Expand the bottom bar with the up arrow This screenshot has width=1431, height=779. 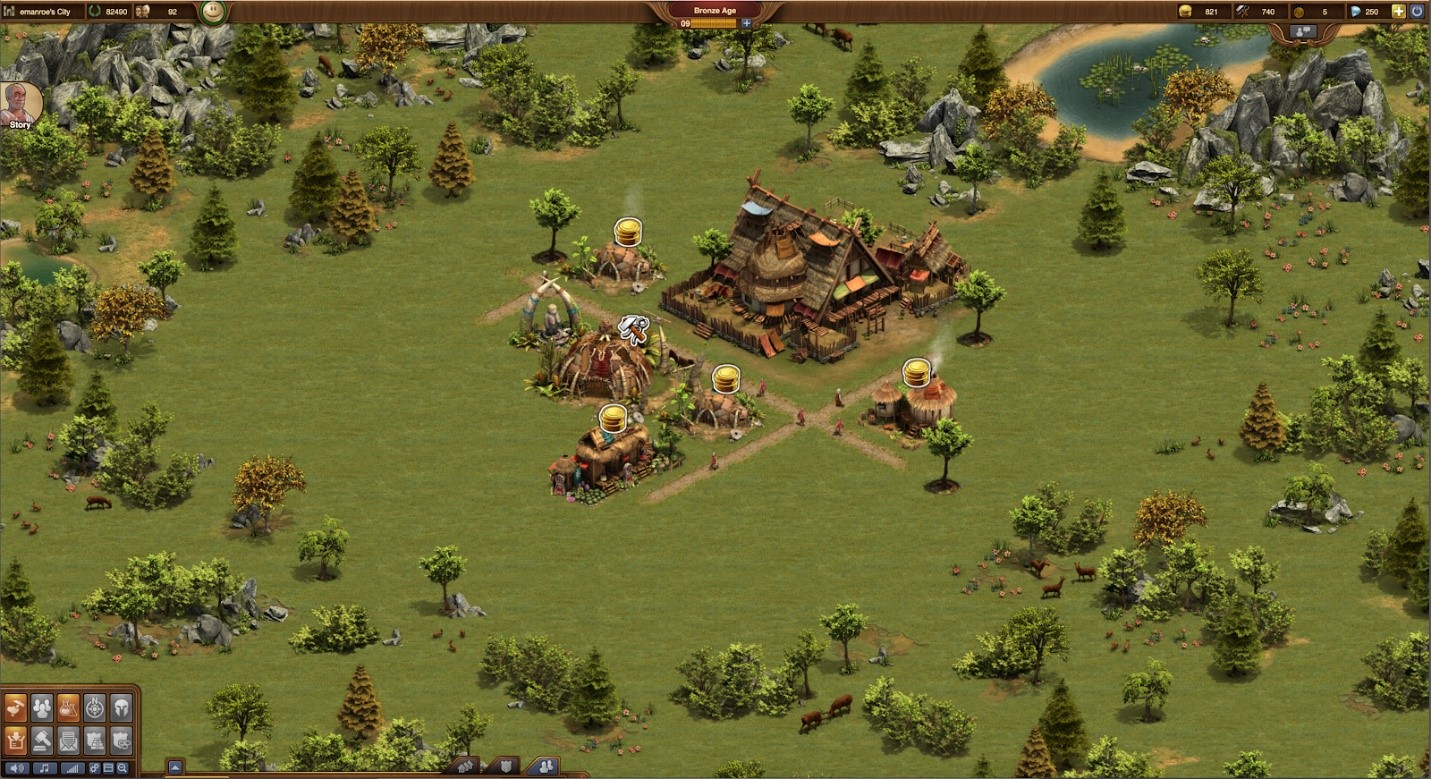point(175,768)
